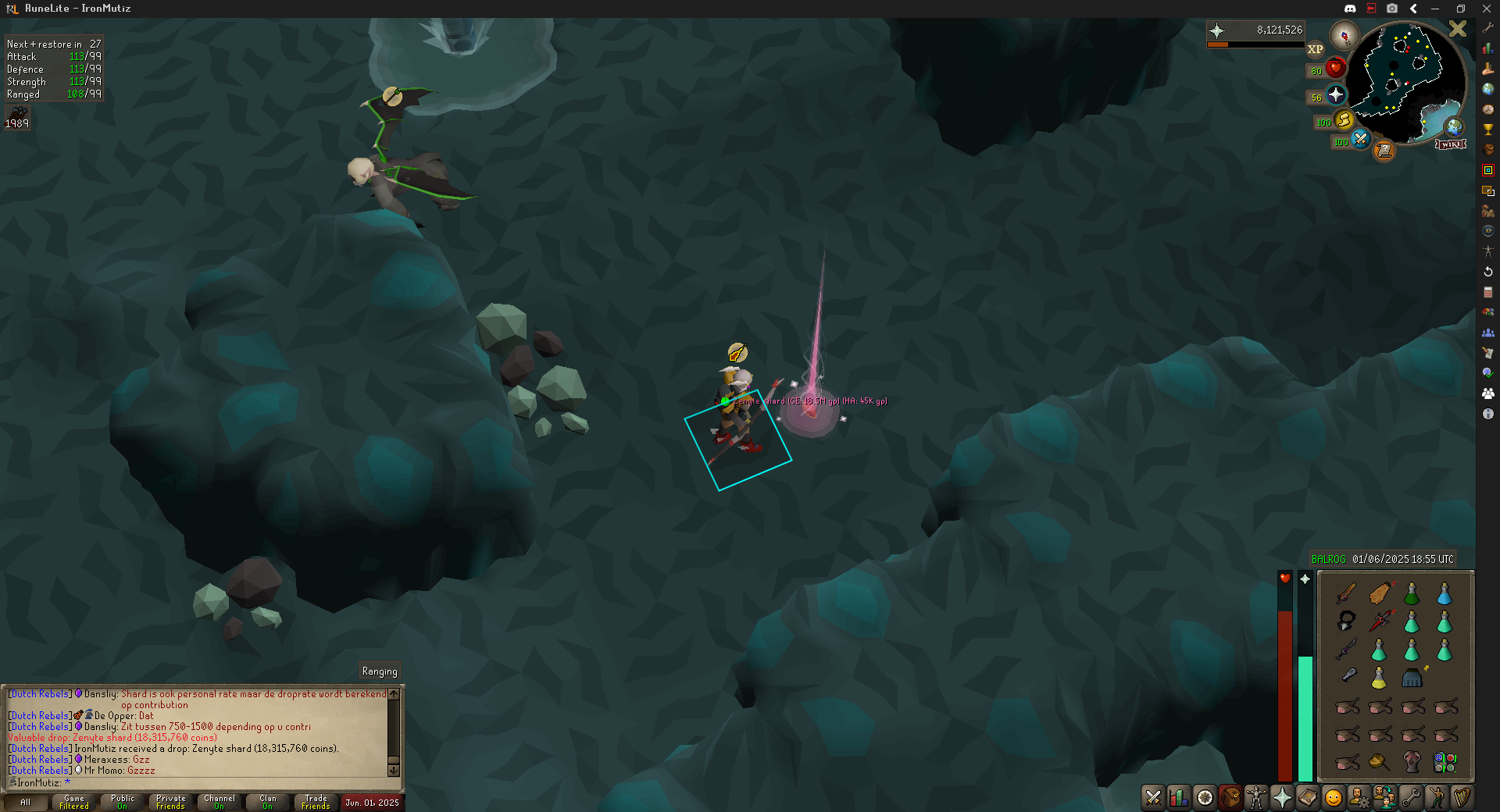Show the Worn Equipment tab

(x=1256, y=797)
